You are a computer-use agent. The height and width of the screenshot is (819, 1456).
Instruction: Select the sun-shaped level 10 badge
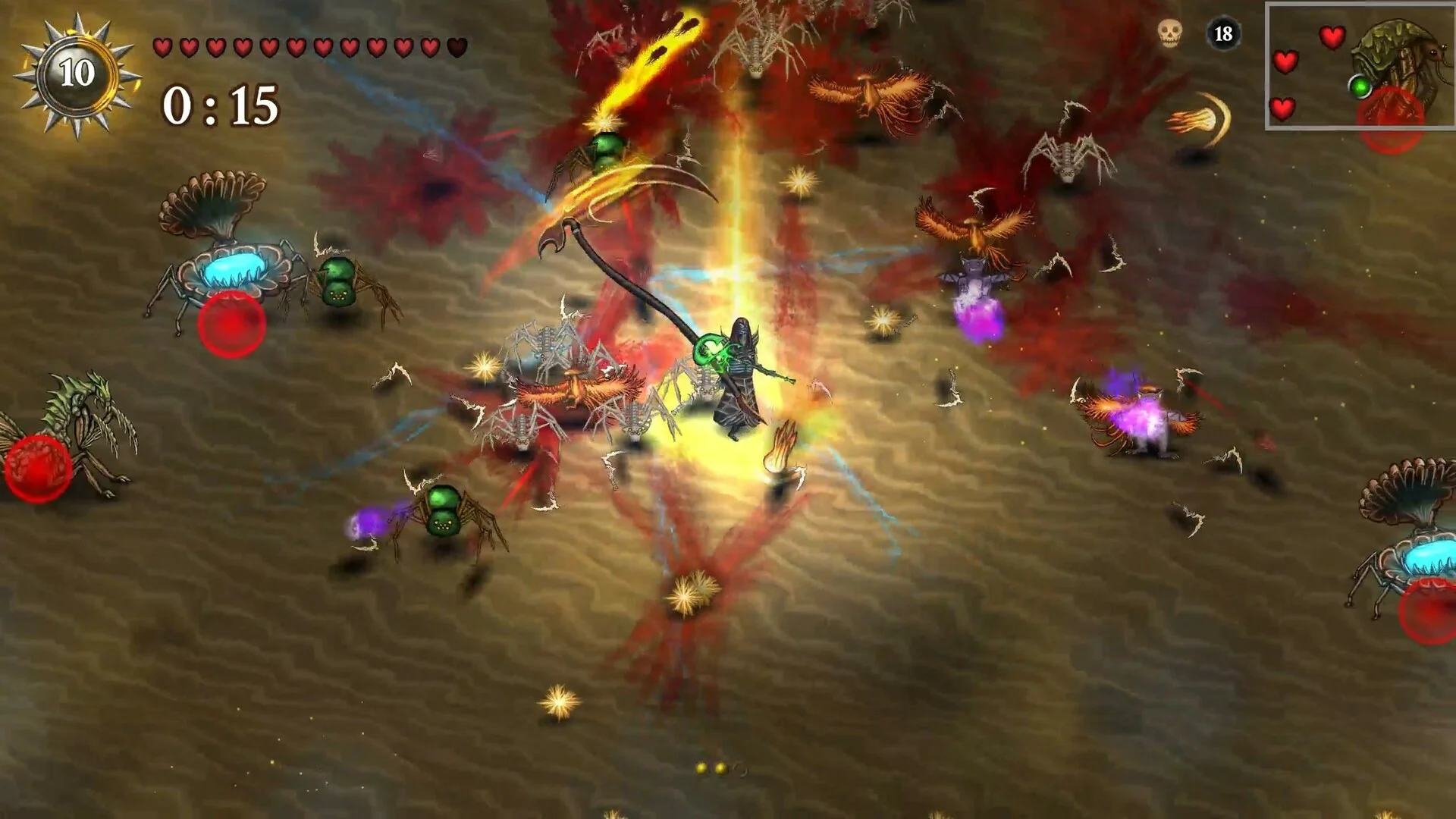[77, 74]
